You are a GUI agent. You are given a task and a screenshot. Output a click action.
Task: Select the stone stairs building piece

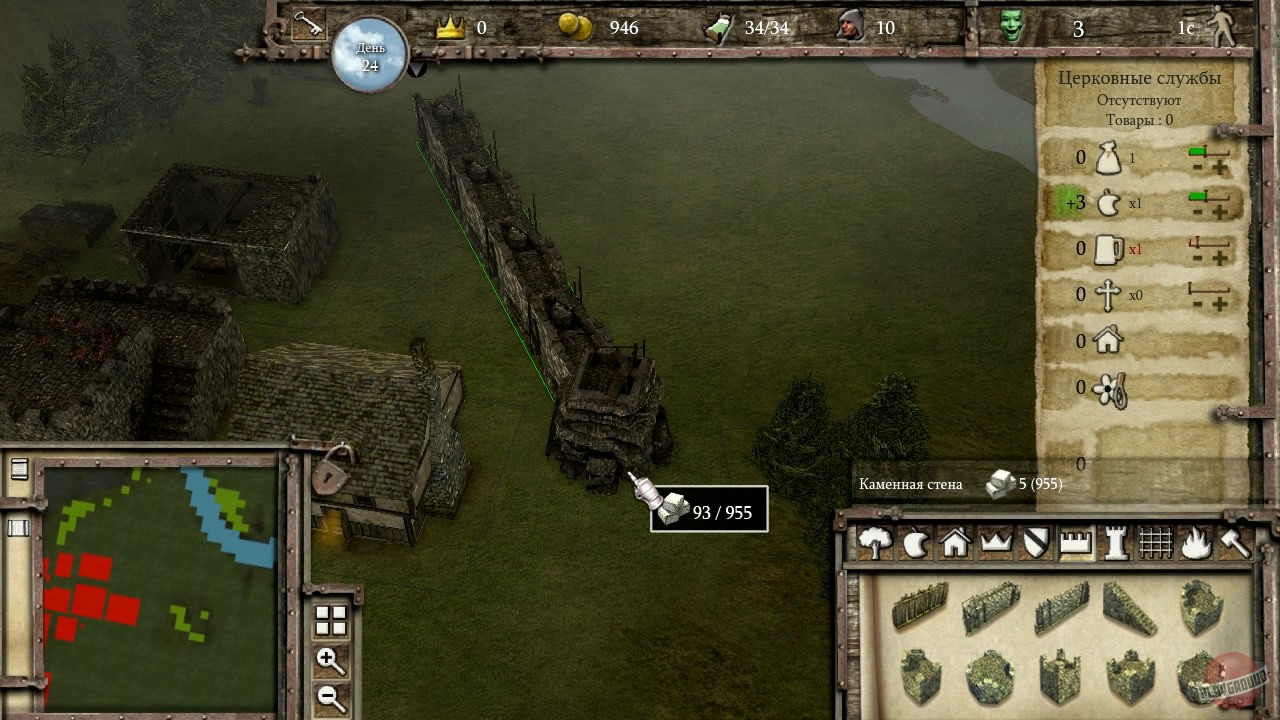[1130, 607]
